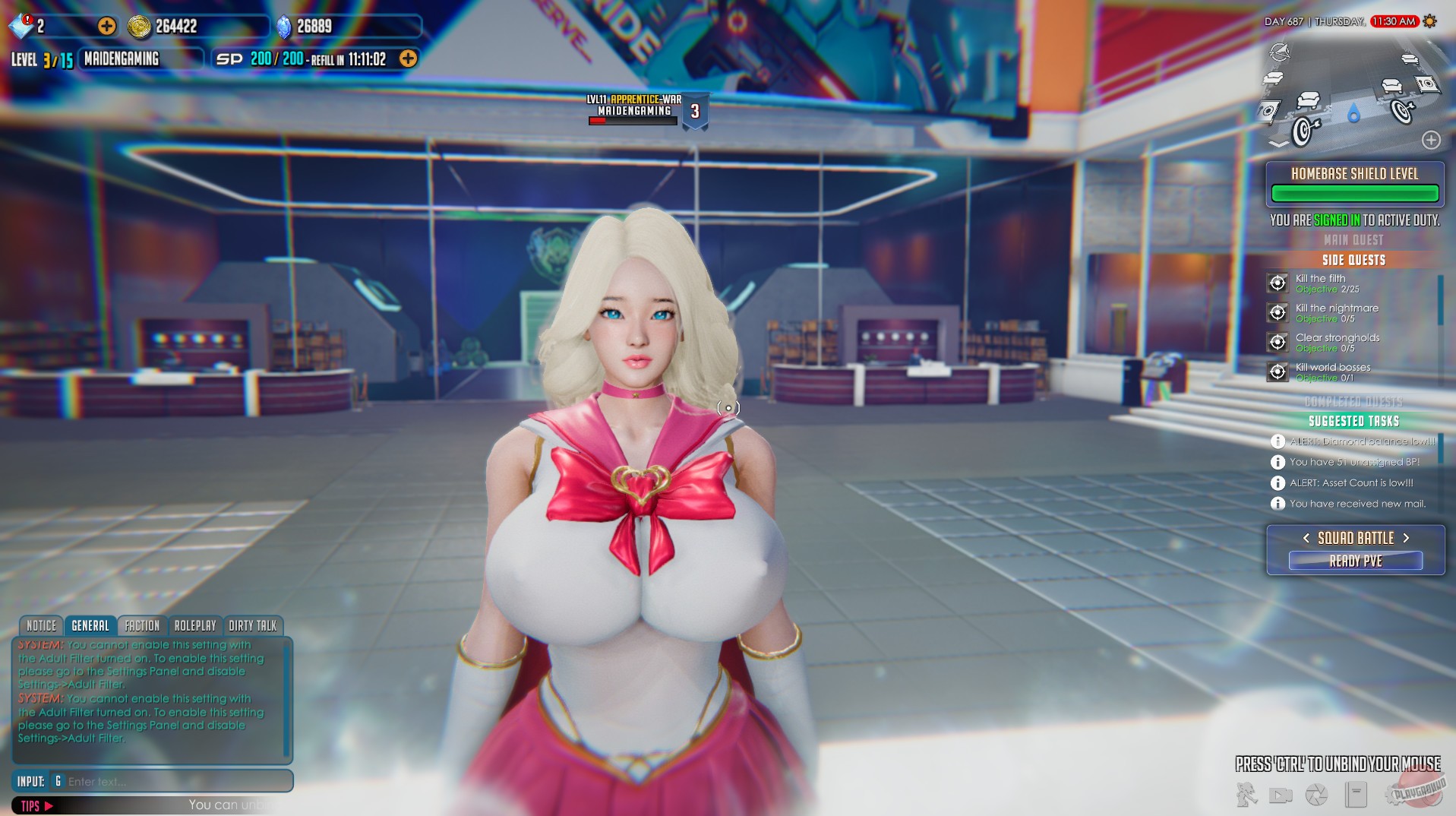Switch to the Dirty Talk chat tab
This screenshot has height=816, width=1456.
click(254, 625)
